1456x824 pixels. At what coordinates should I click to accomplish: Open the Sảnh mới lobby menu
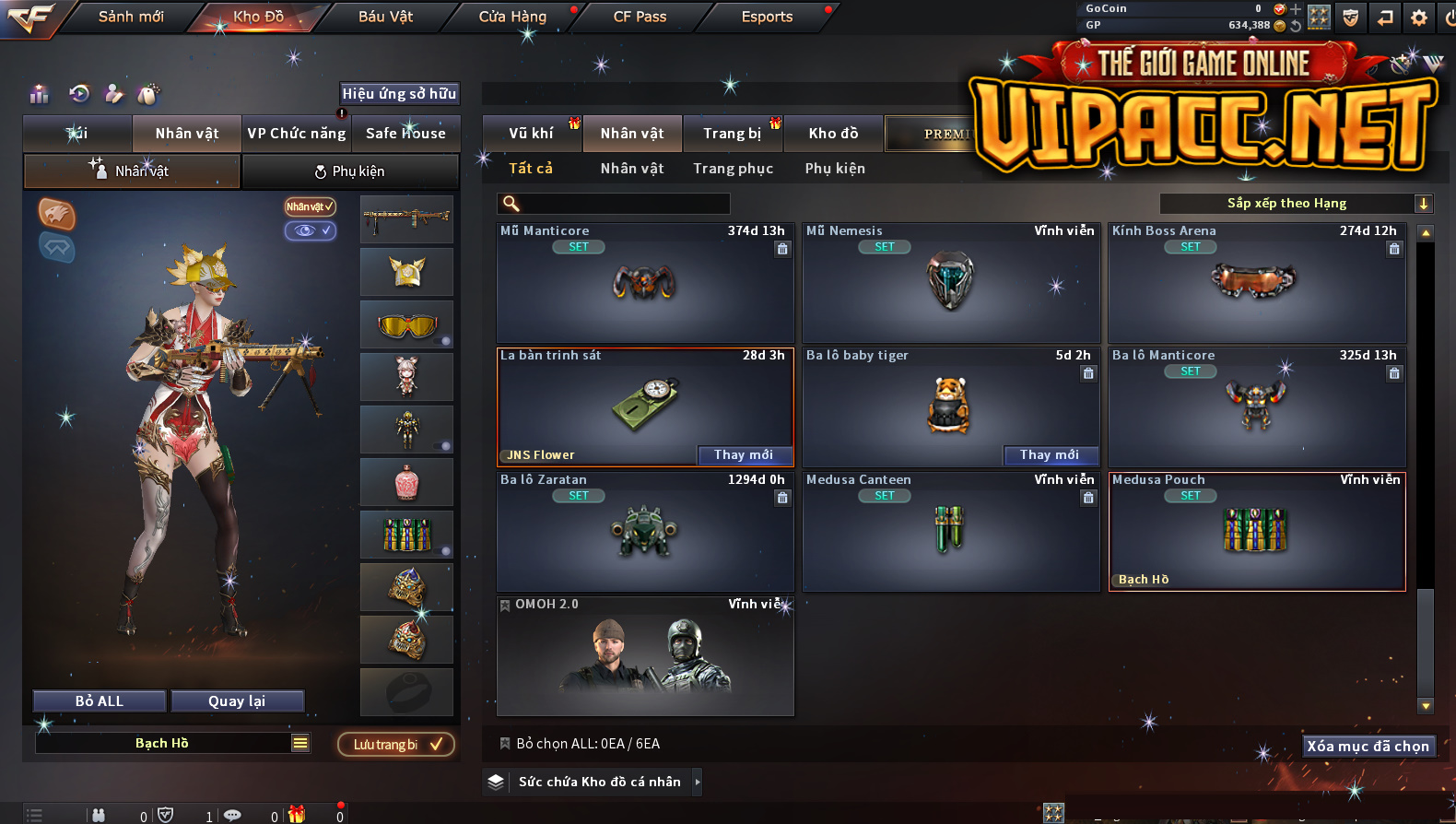[x=131, y=17]
